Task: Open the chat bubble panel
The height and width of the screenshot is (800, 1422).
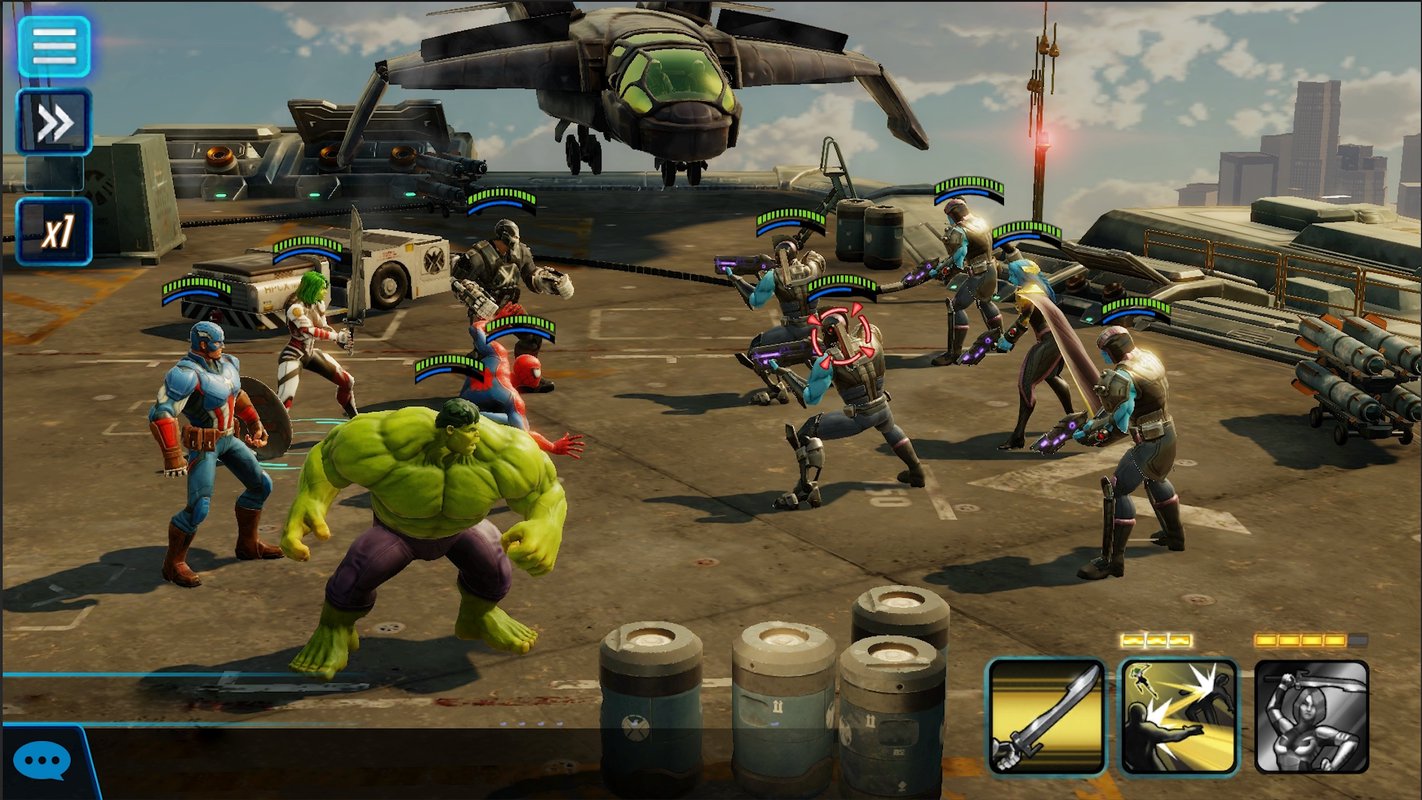Action: coord(41,762)
